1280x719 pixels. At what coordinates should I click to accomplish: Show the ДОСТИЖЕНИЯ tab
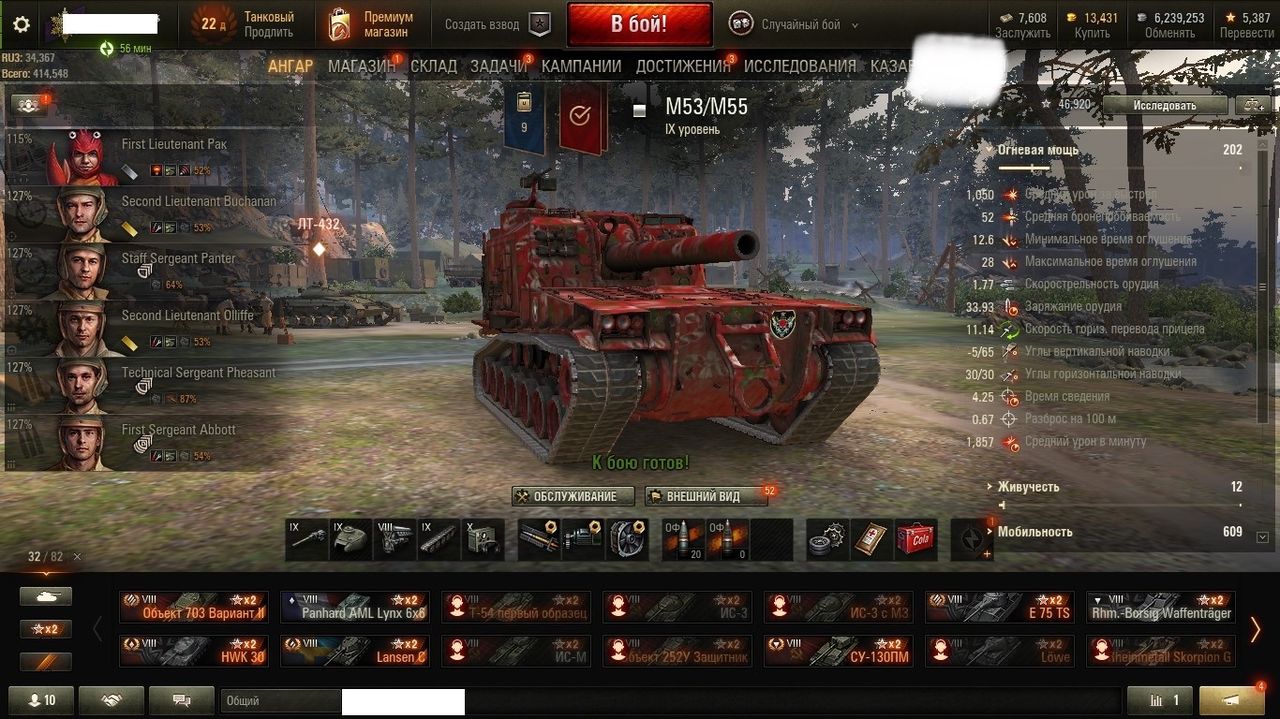[683, 66]
